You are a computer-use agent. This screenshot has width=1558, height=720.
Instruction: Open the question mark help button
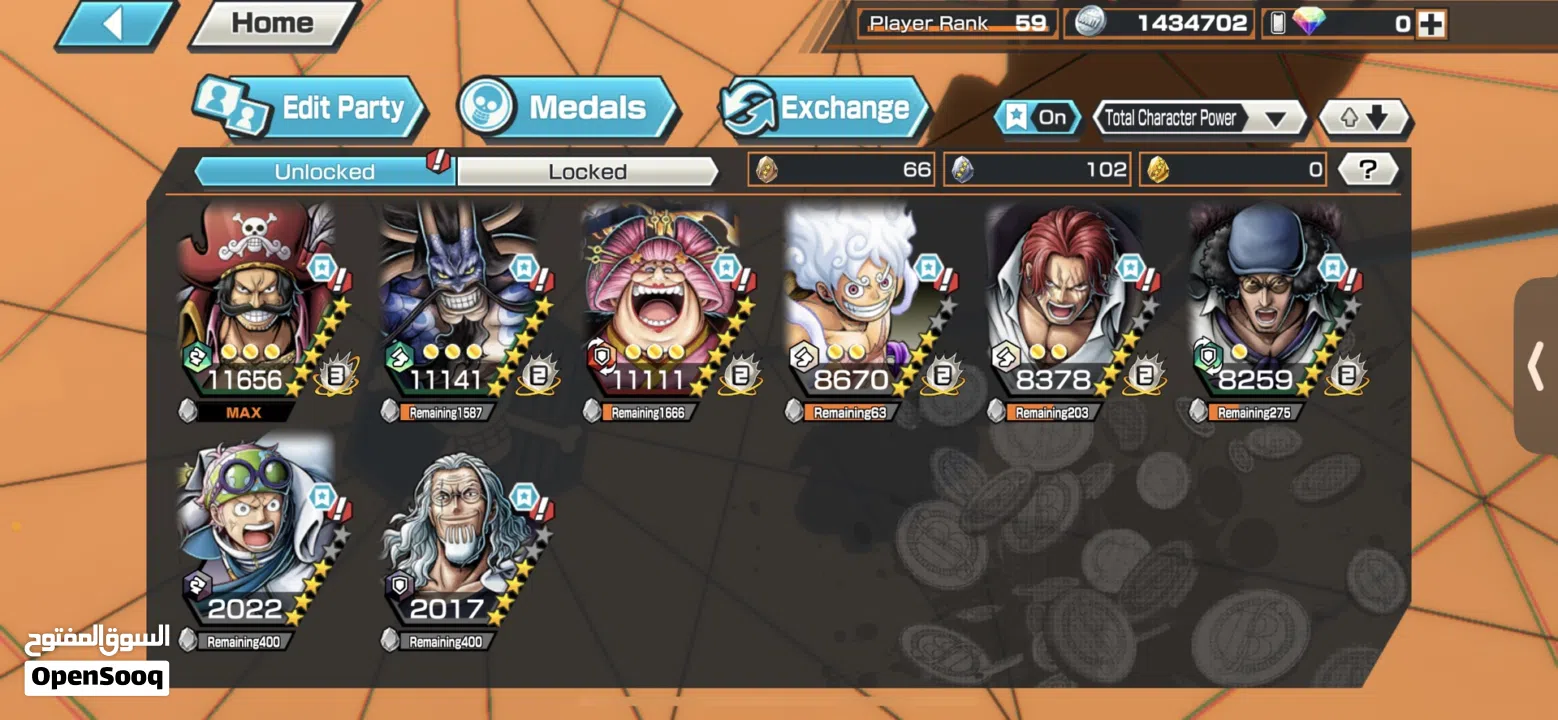pos(1366,170)
